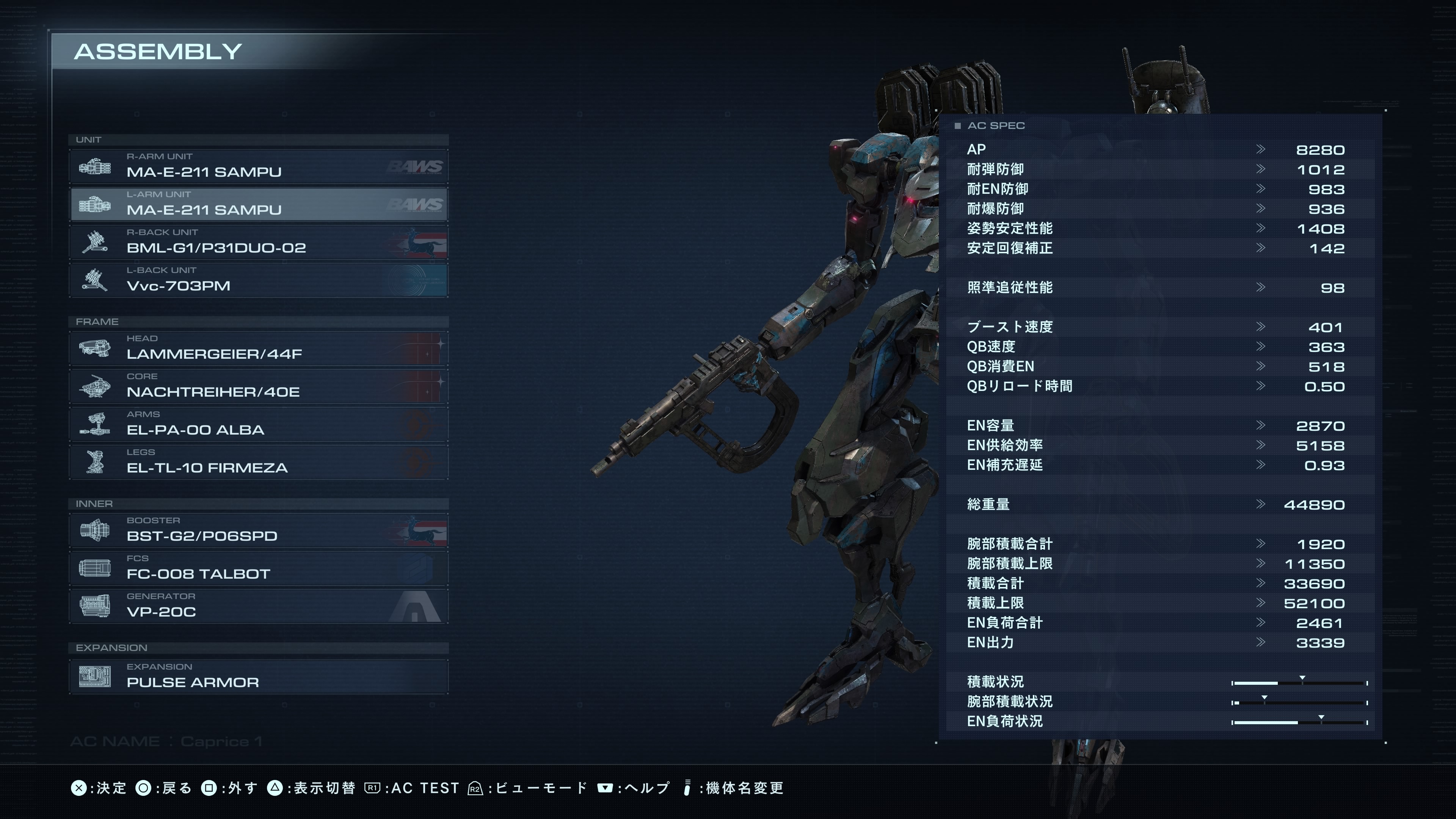This screenshot has width=1456, height=819.
Task: Open the CORE NACHTREIHER/40E part slot
Action: point(258,386)
